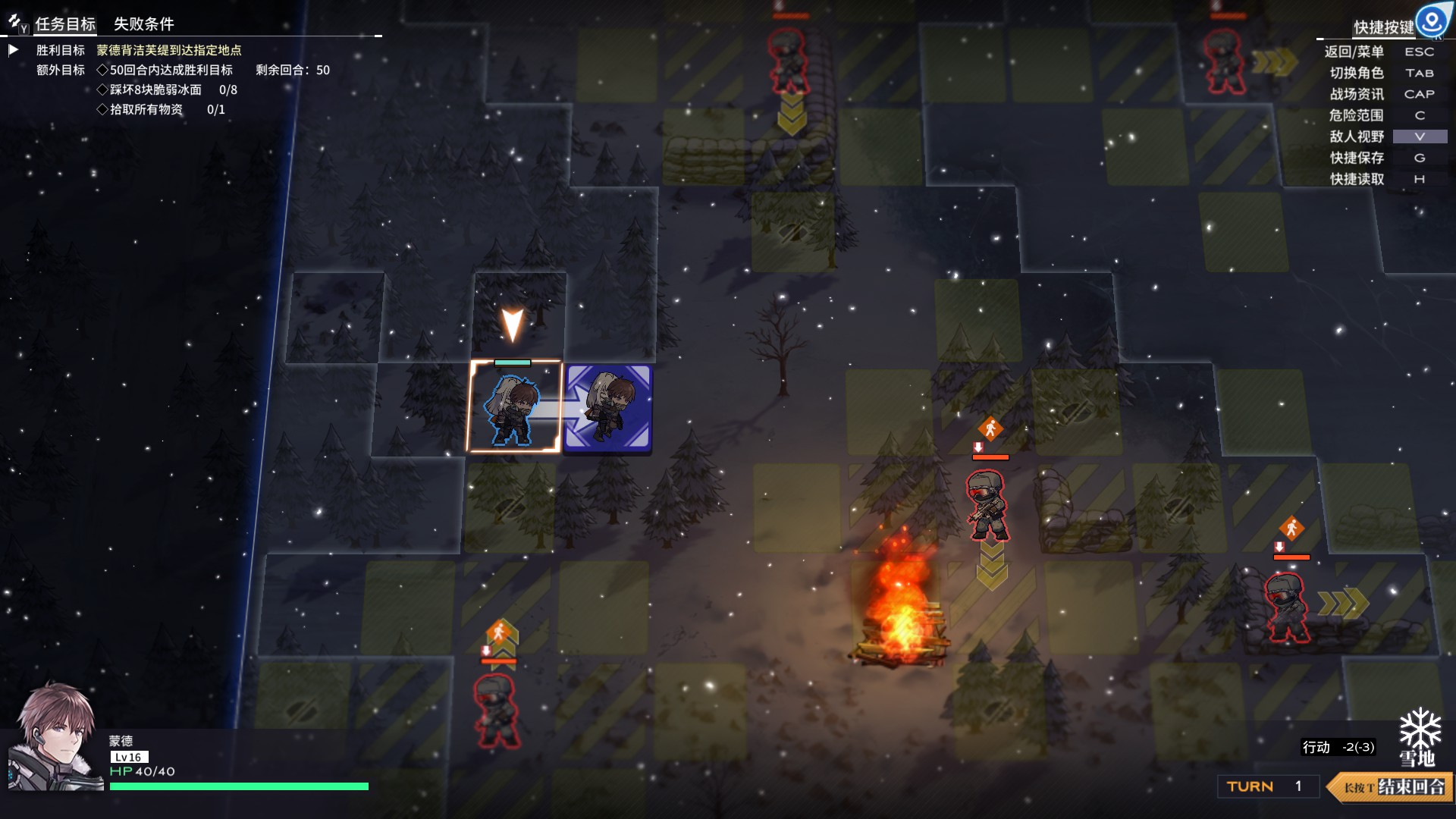The width and height of the screenshot is (1456, 819).
Task: Select 快捷保存 quick save
Action: [1356, 158]
